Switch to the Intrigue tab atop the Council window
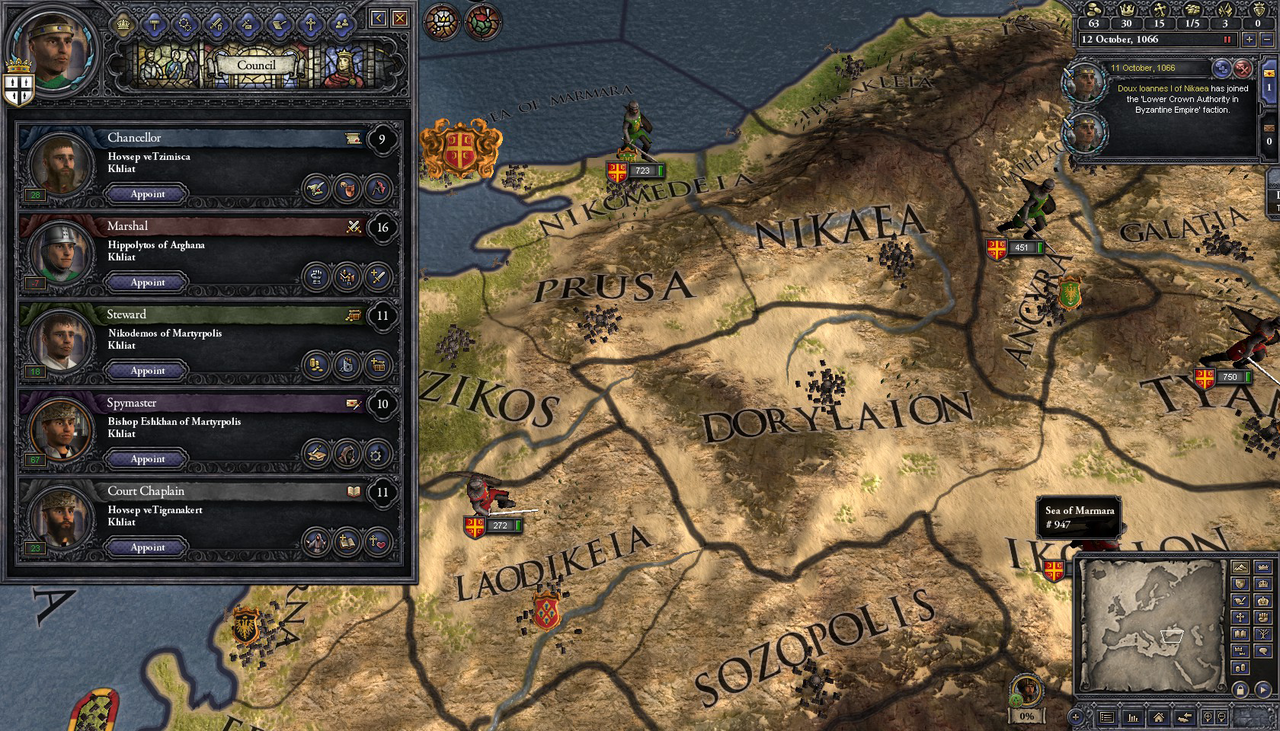The height and width of the screenshot is (731, 1280). coord(246,25)
